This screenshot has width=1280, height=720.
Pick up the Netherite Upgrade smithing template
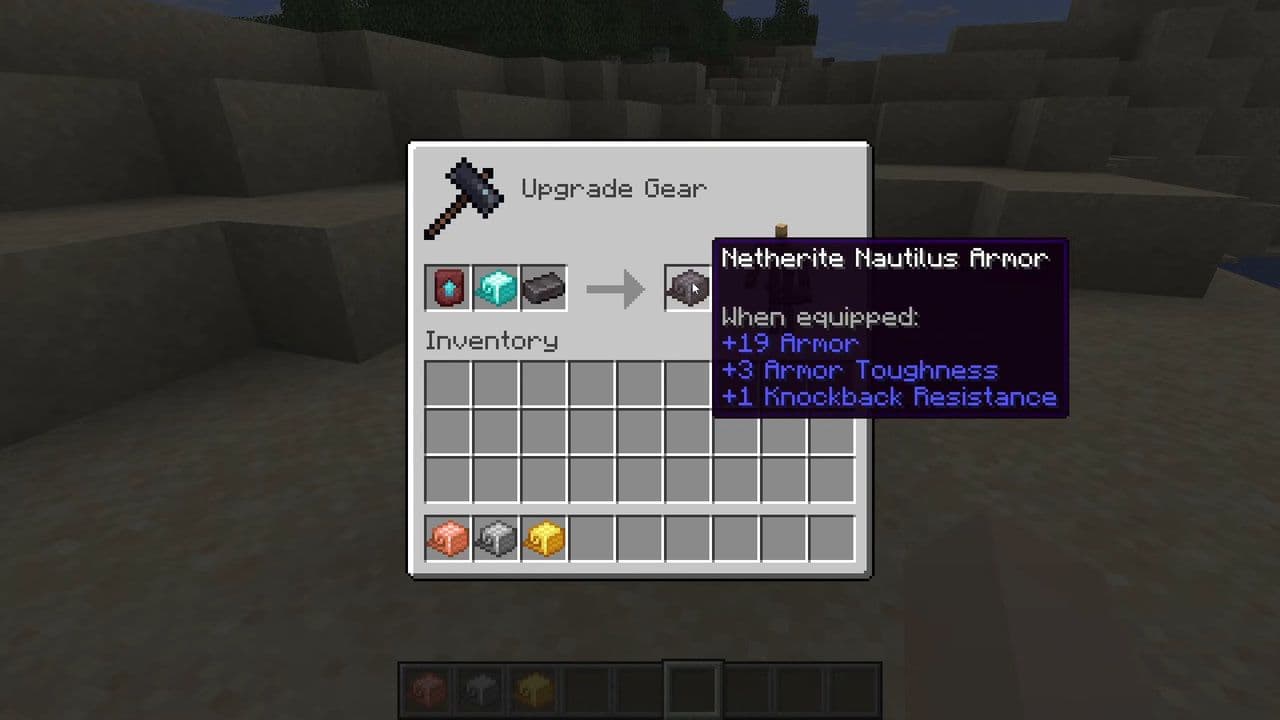(x=447, y=289)
